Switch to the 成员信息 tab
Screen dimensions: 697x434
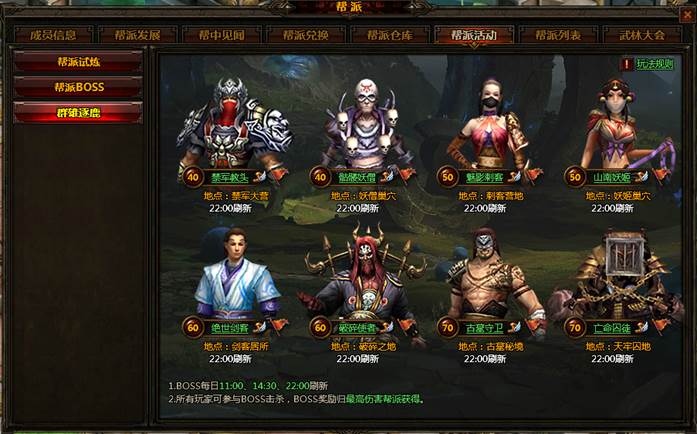tap(54, 35)
